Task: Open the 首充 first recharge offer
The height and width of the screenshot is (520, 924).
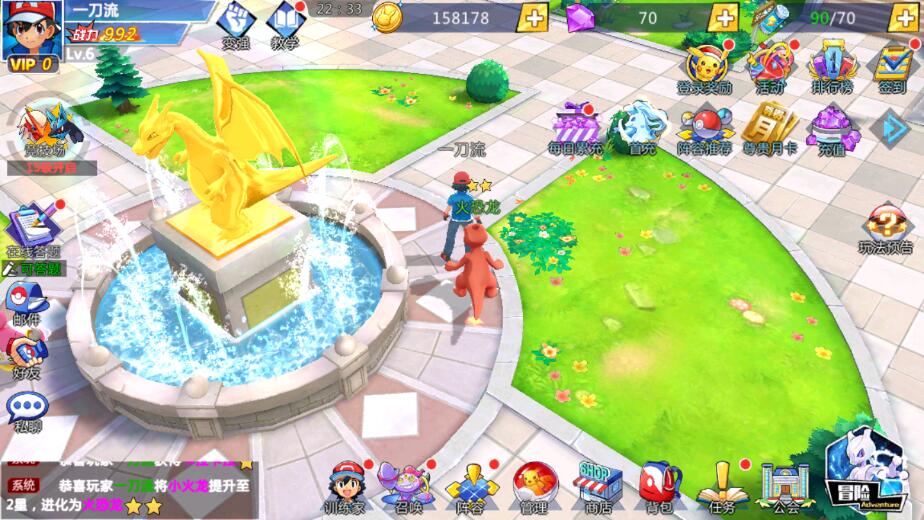Action: coord(642,128)
